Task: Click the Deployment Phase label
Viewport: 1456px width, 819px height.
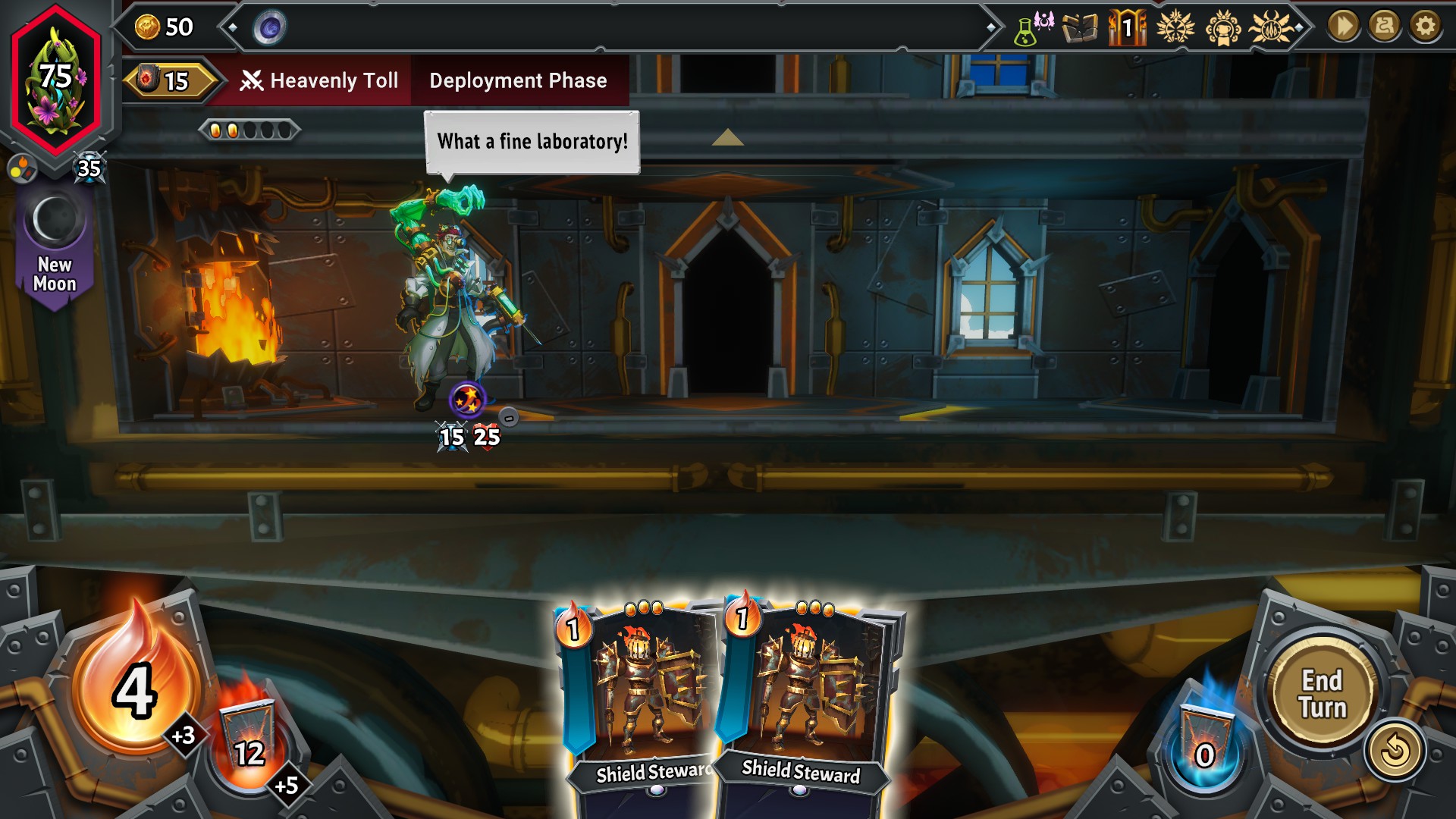Action: [518, 80]
